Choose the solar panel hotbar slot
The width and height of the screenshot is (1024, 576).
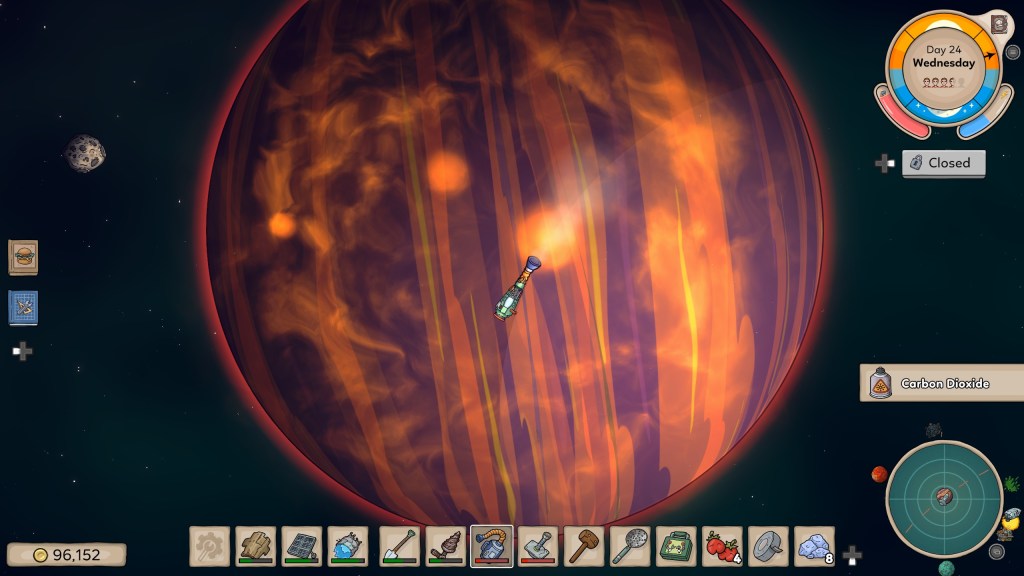pos(302,546)
